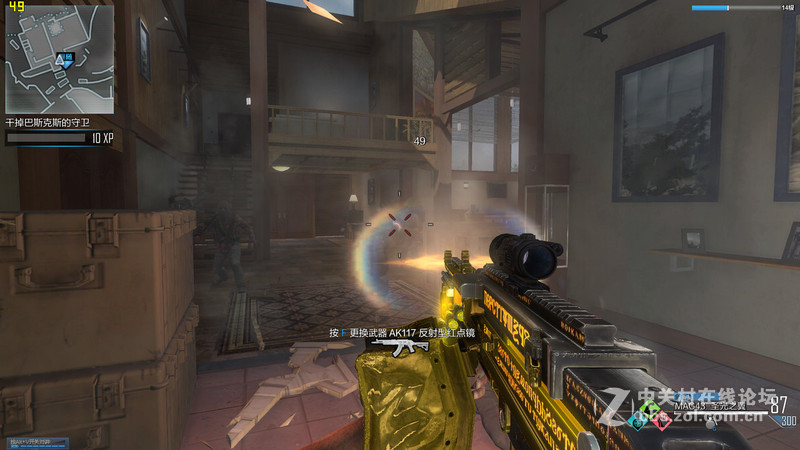Click the blue objective marker on minimap
The height and width of the screenshot is (450, 800).
[65, 60]
